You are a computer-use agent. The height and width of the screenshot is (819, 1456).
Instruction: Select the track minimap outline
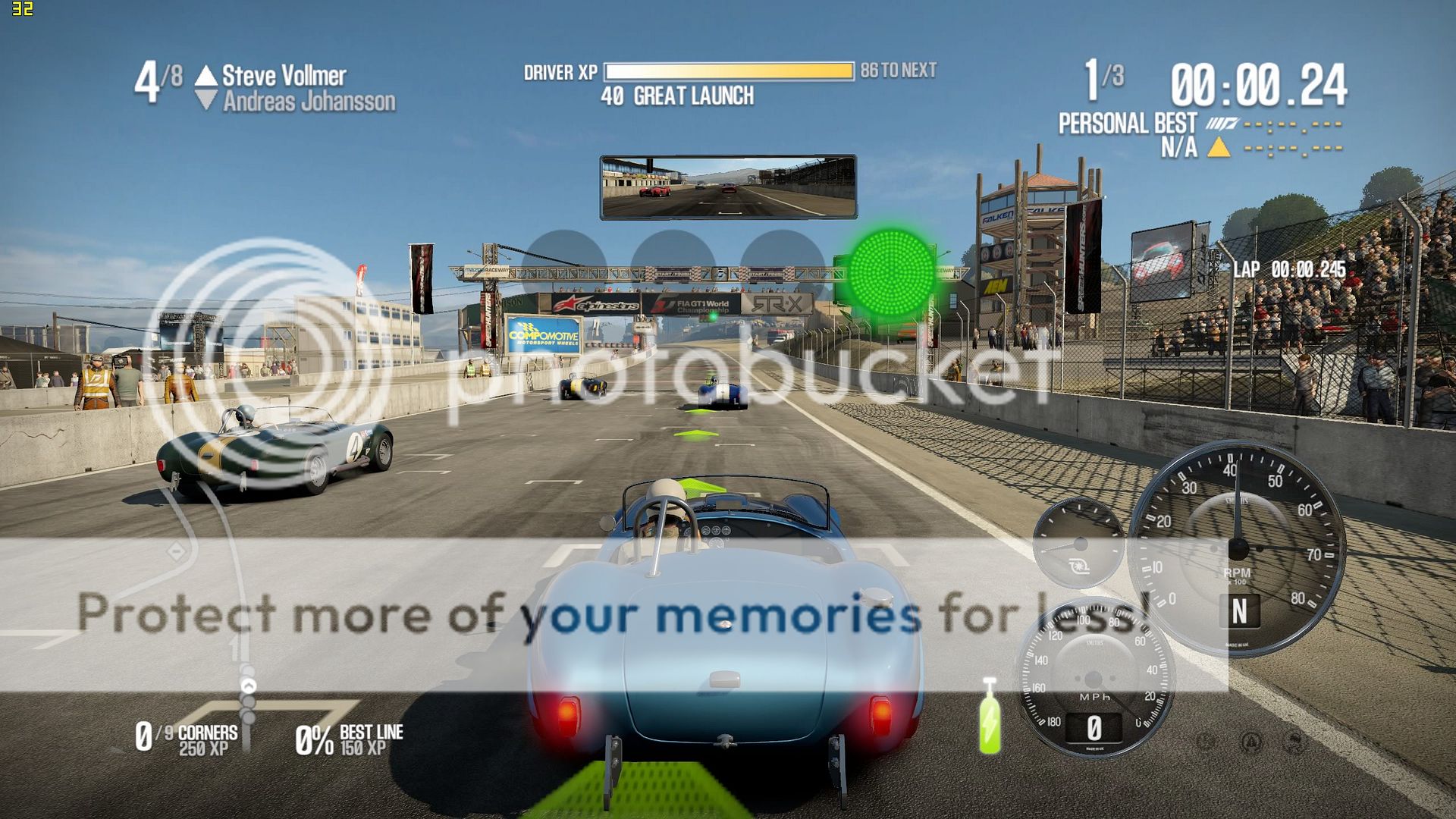(x=227, y=576)
